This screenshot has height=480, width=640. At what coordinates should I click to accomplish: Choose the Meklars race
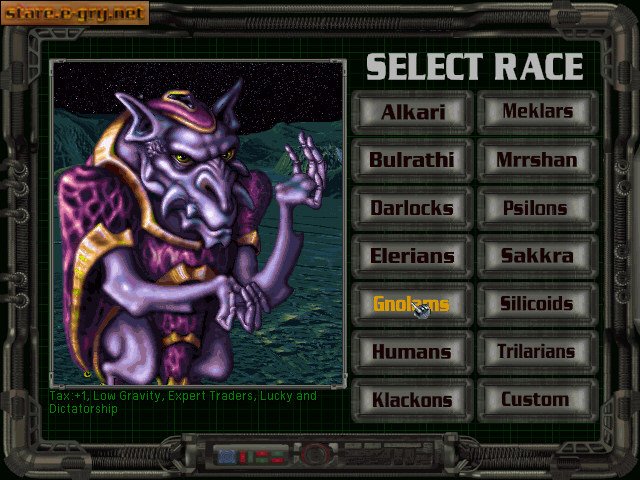pyautogui.click(x=537, y=112)
